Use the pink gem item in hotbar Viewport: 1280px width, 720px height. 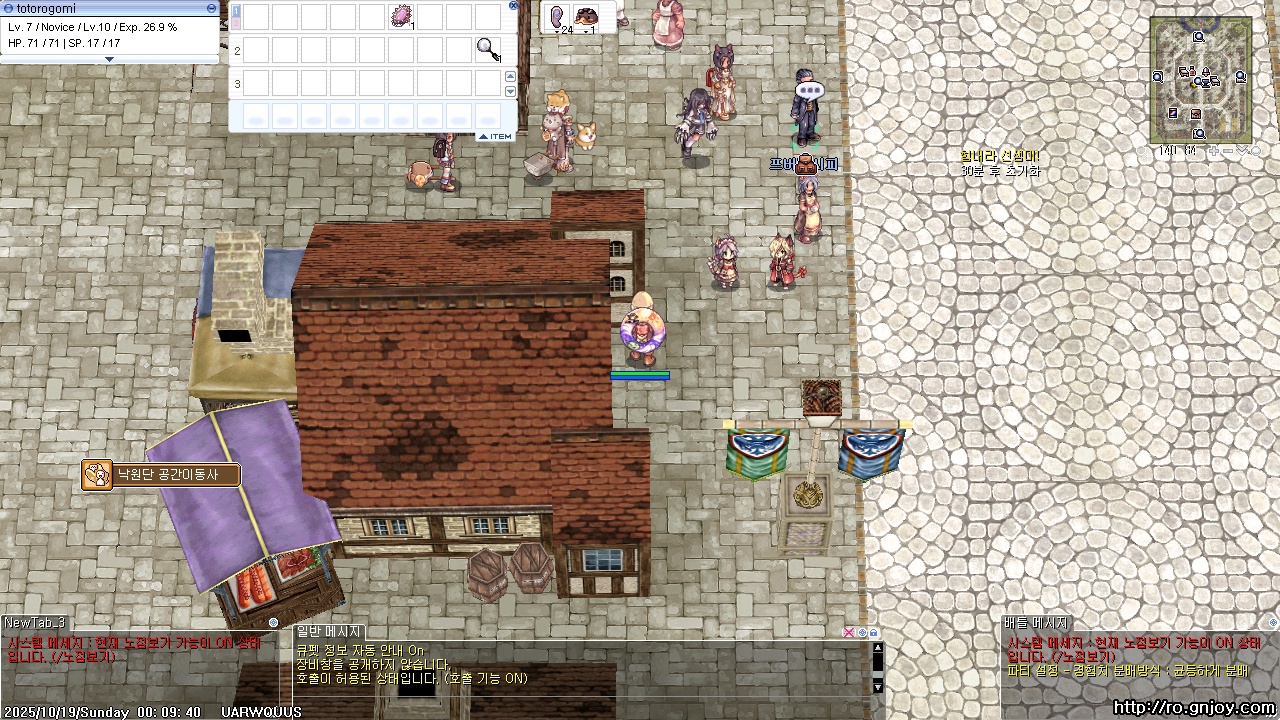pyautogui.click(x=402, y=16)
